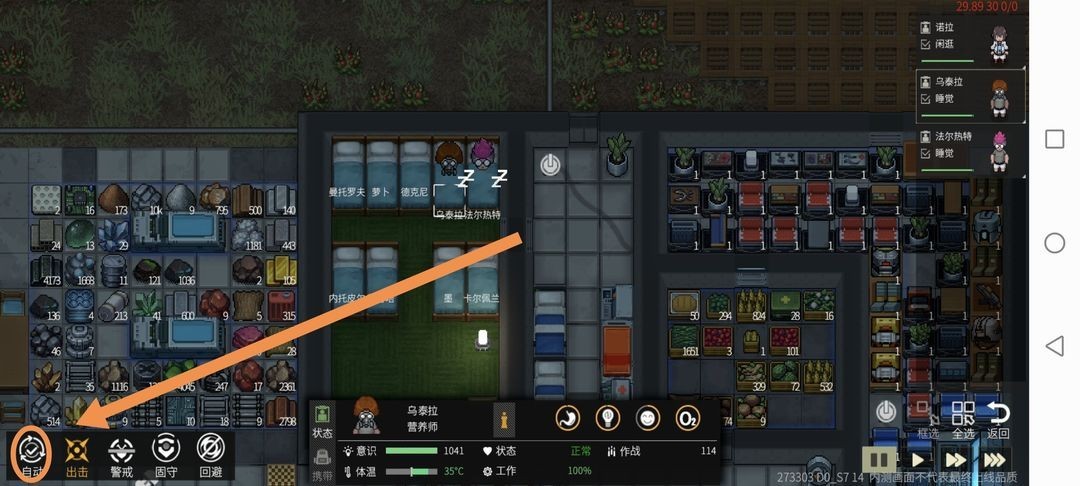1080x486 pixels.
Task: Click the O2 oxygen icon
Action: click(687, 418)
